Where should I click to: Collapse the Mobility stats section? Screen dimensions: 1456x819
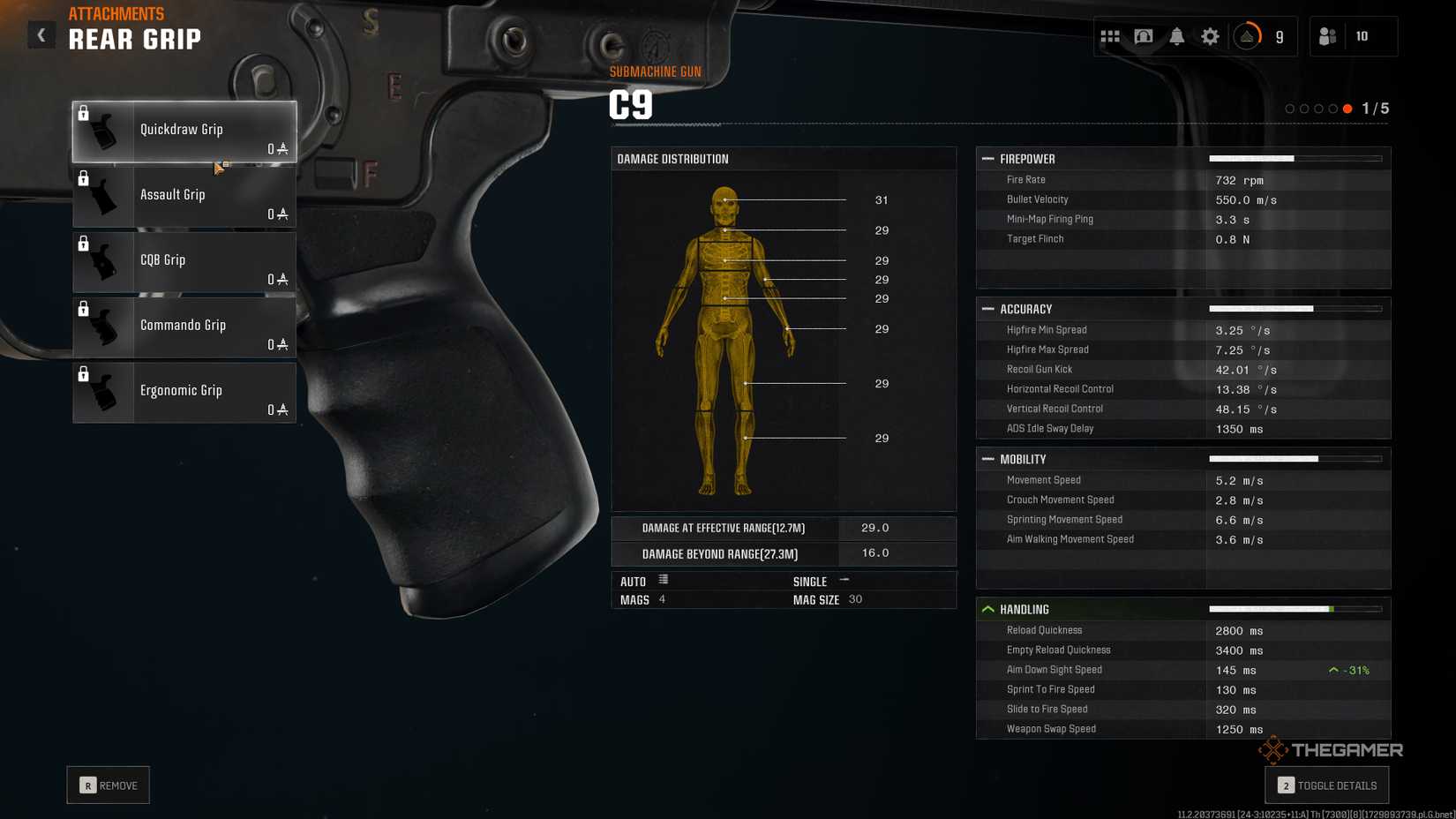pyautogui.click(x=988, y=459)
